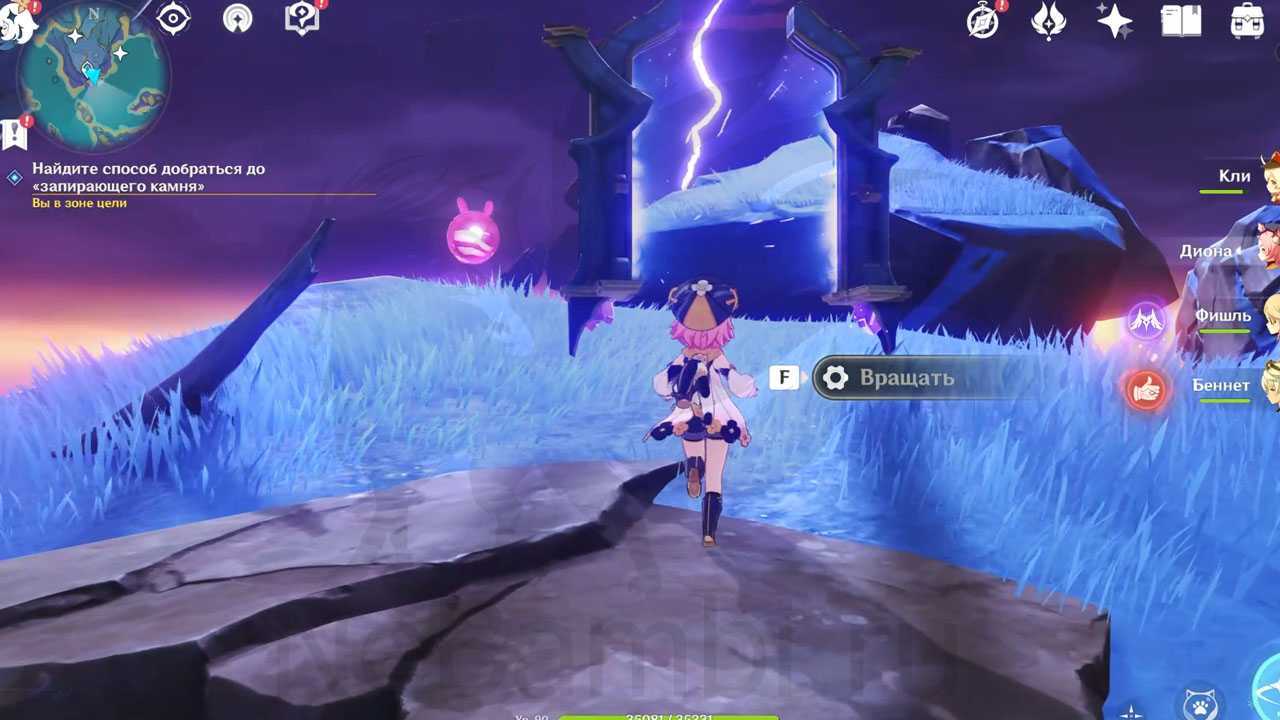1280x720 pixels.
Task: Open the map via the minimap
Action: (93, 77)
